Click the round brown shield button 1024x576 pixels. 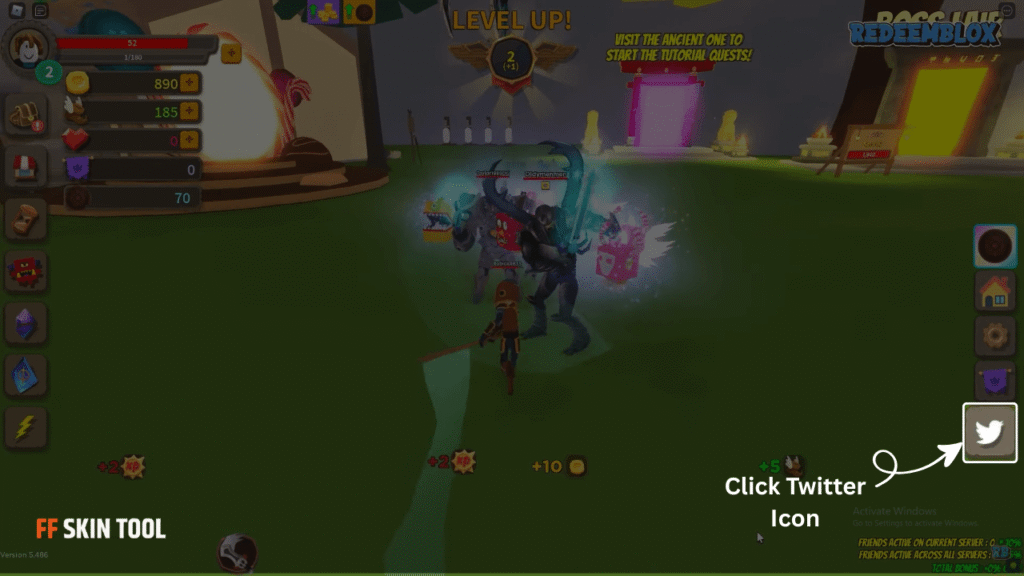coord(995,246)
